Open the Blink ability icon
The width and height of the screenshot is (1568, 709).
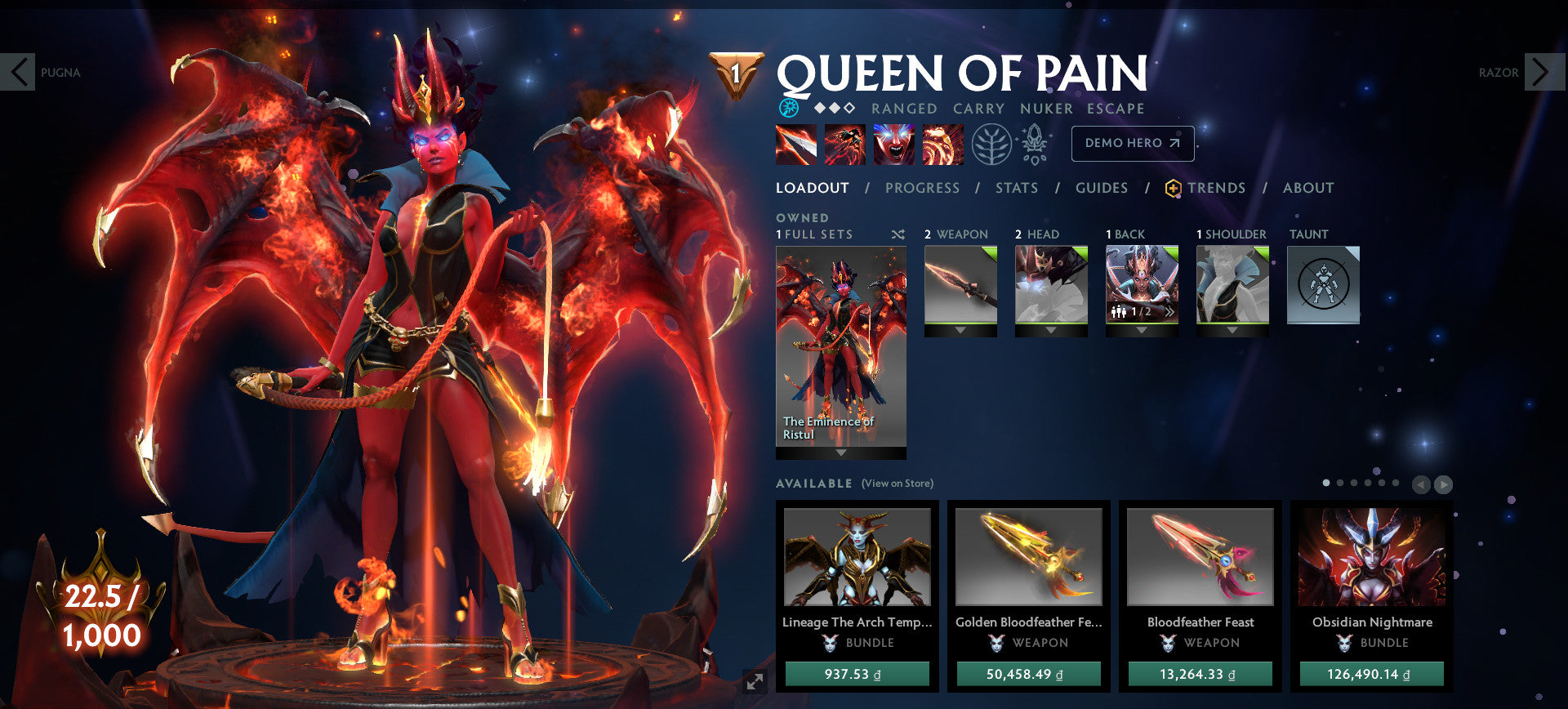[844, 144]
